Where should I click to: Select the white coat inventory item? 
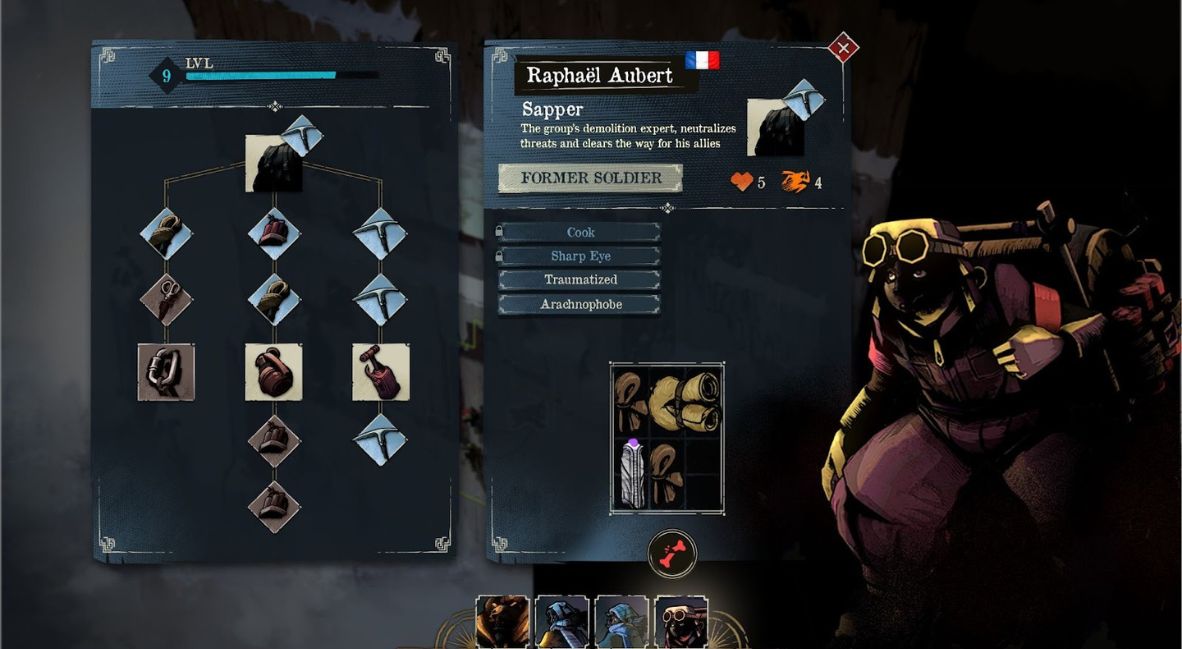point(631,474)
